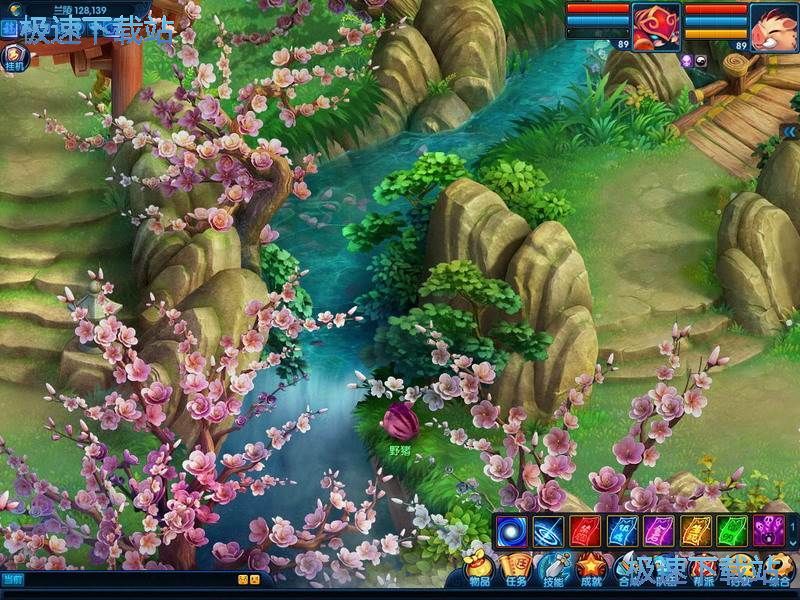
Task: Activate the blue swirling orb skill
Action: click(x=512, y=530)
